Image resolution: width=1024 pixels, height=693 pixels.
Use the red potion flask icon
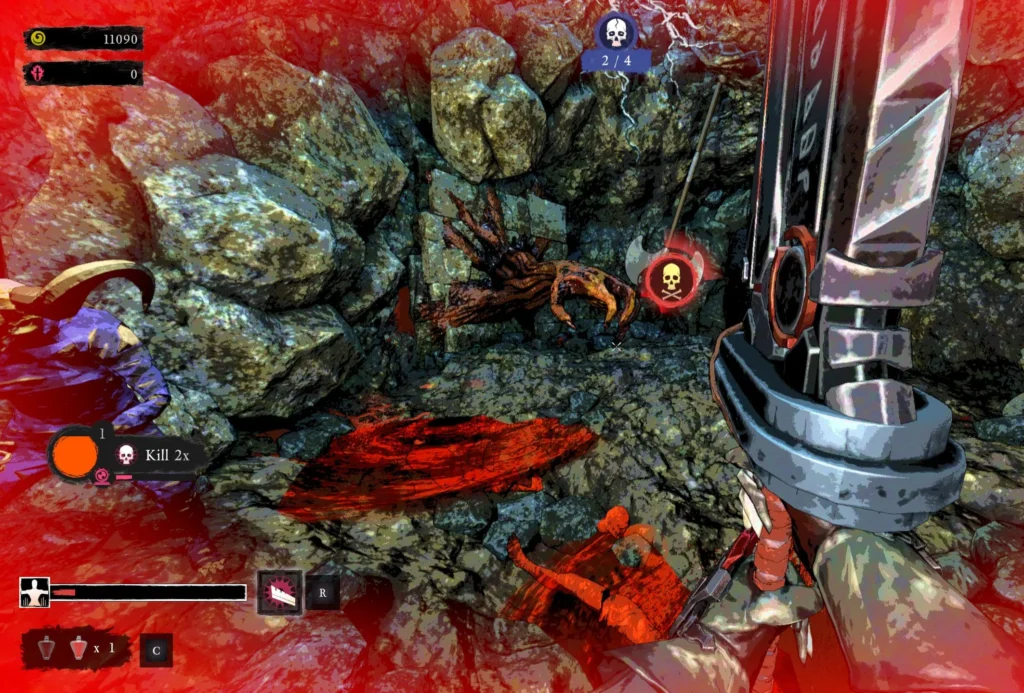pyautogui.click(x=79, y=649)
